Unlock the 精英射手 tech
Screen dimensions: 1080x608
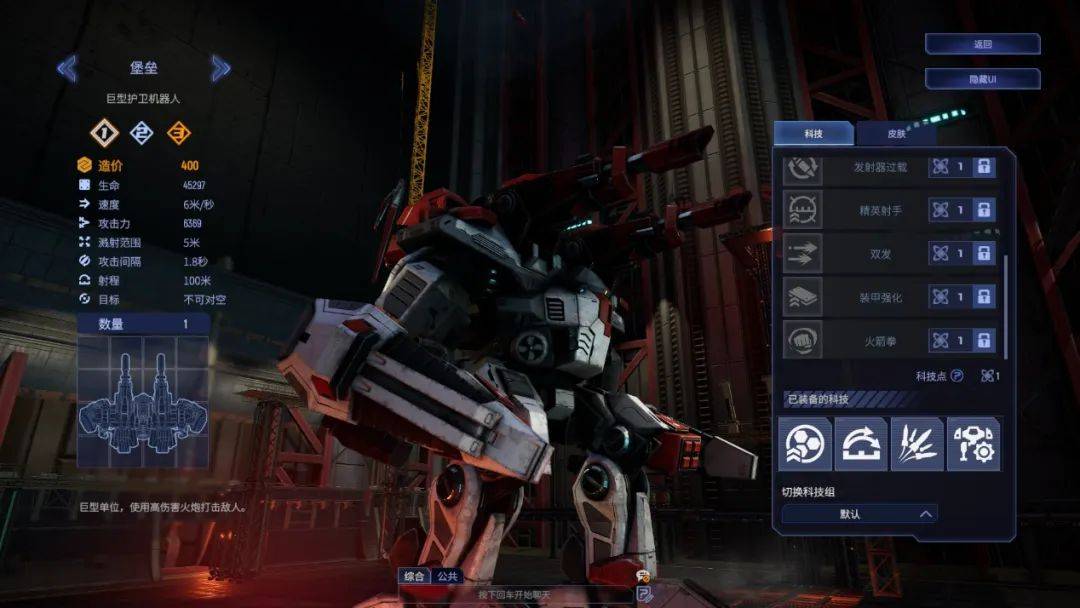pos(984,210)
